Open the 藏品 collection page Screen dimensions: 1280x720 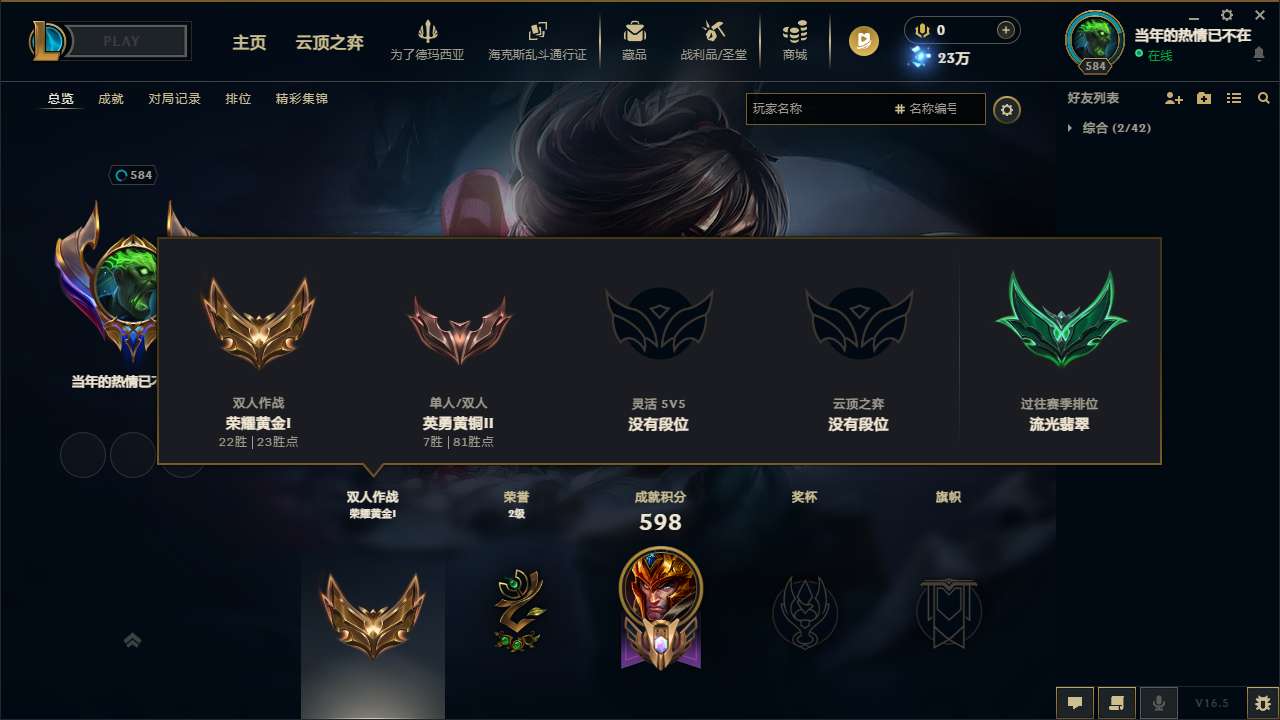[634, 41]
